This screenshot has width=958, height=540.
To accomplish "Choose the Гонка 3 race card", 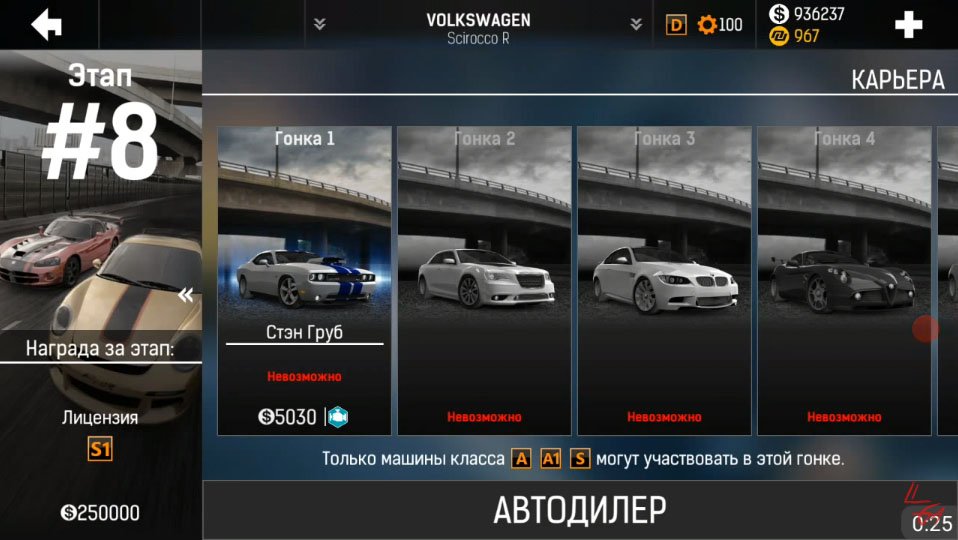I will click(664, 280).
